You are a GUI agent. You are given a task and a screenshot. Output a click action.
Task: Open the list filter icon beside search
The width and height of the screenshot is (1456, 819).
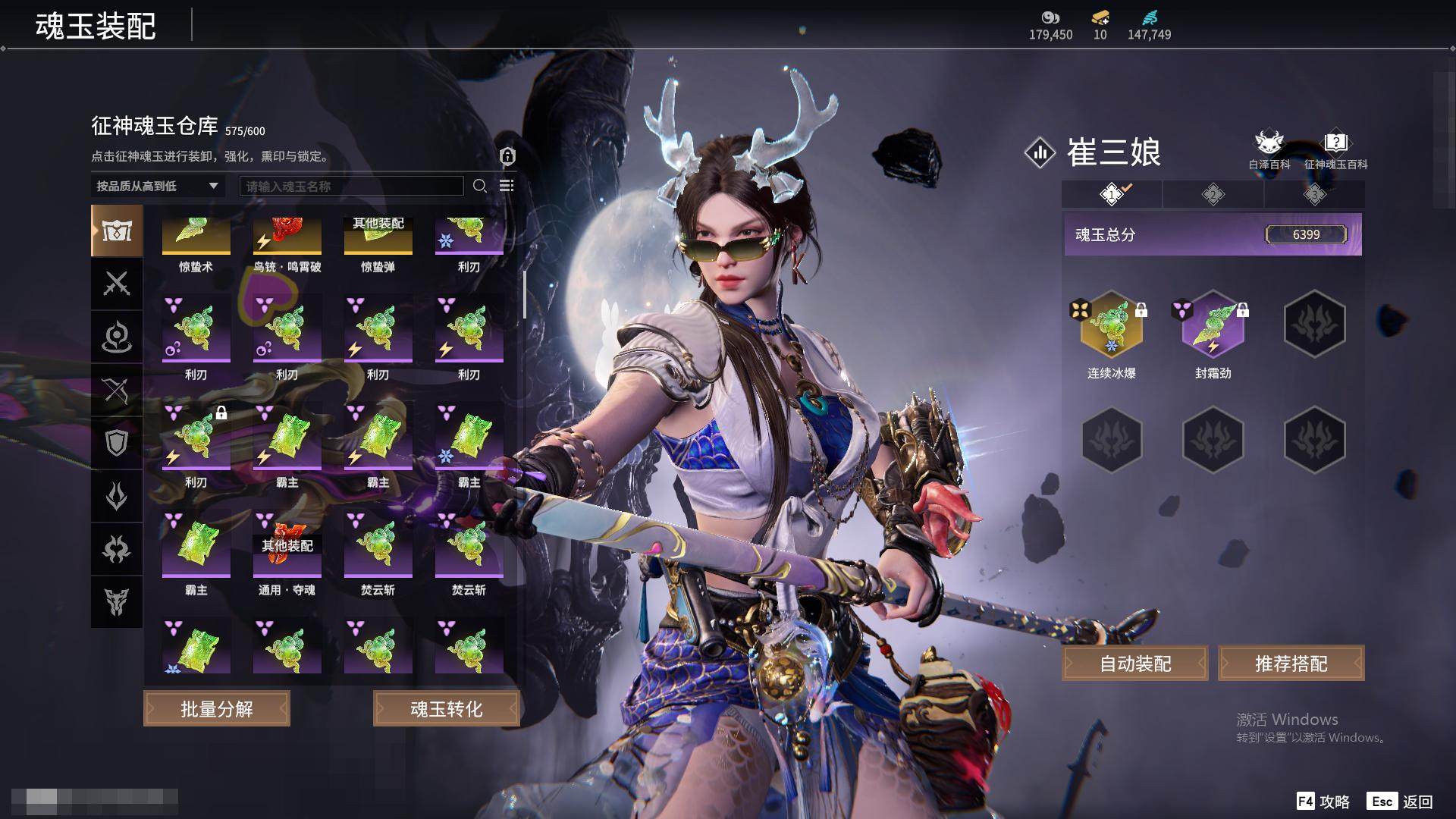[507, 186]
